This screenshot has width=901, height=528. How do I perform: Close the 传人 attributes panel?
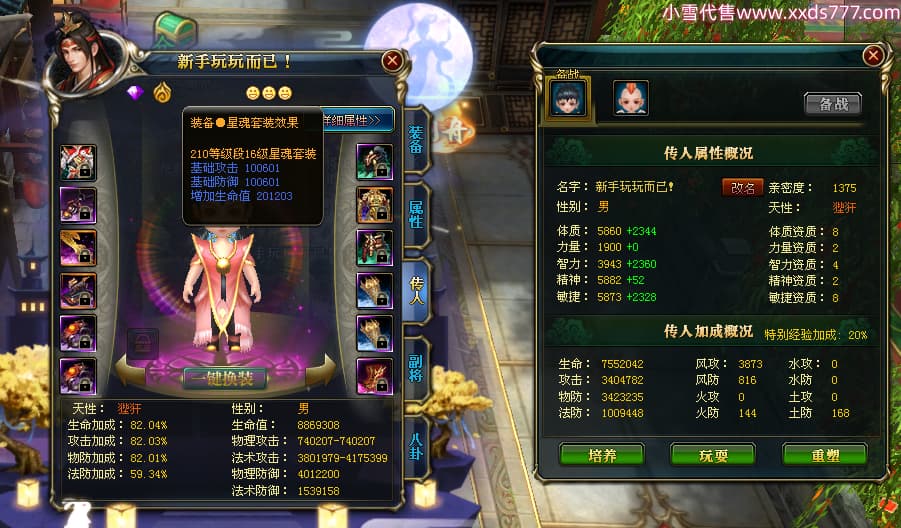click(x=873, y=55)
